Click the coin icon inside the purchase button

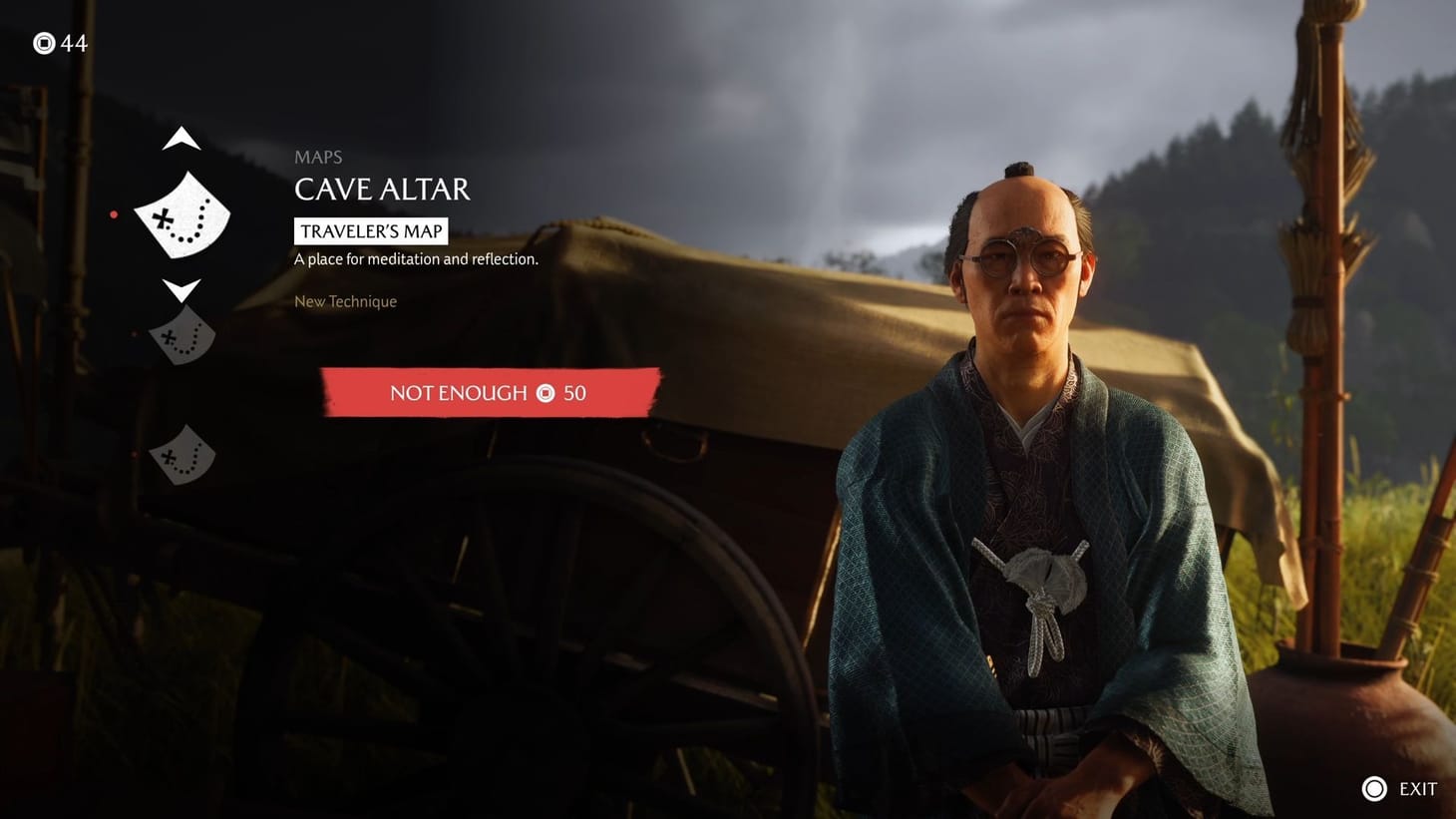(x=545, y=393)
